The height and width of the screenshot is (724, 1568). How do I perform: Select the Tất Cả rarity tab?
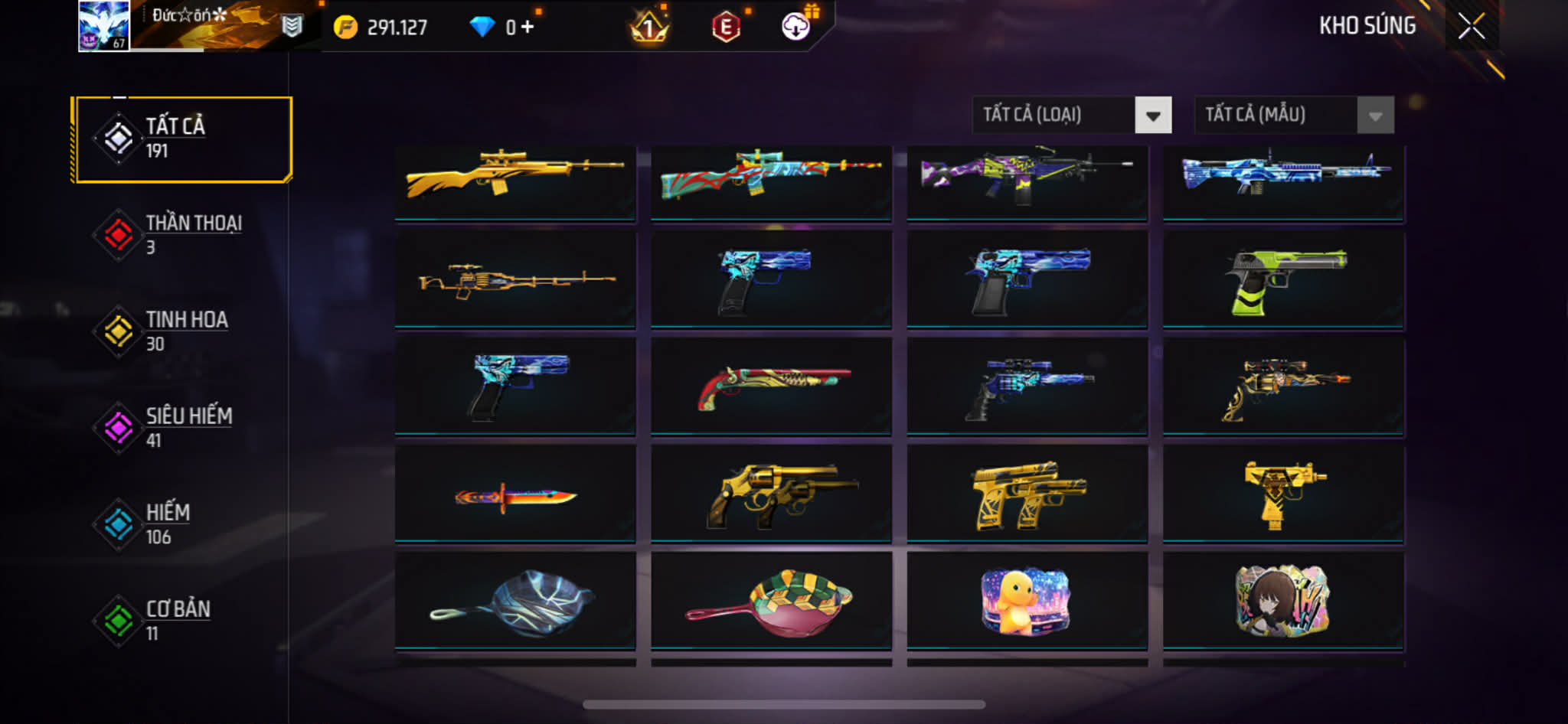(182, 139)
